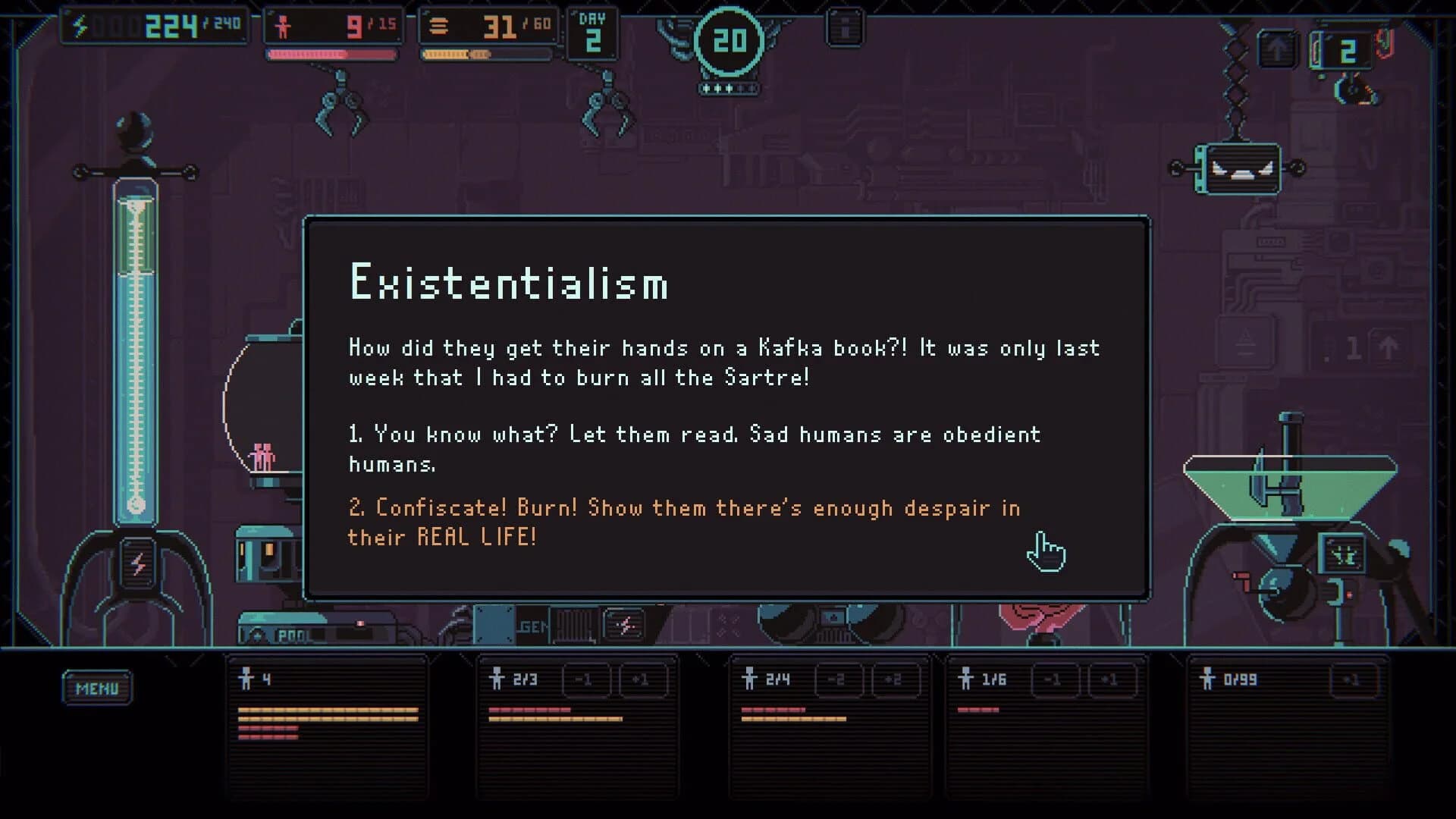The width and height of the screenshot is (1456, 819).
Task: Click the Existentialism event title
Action: [508, 284]
